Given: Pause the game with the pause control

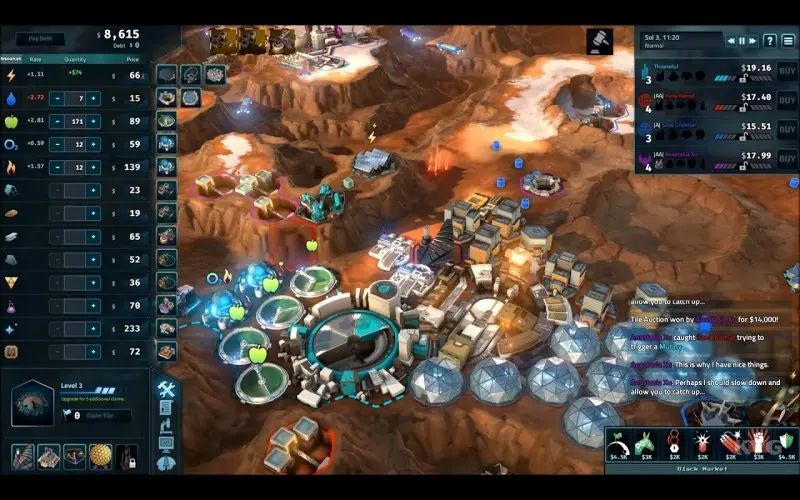Looking at the screenshot, I should click(743, 41).
